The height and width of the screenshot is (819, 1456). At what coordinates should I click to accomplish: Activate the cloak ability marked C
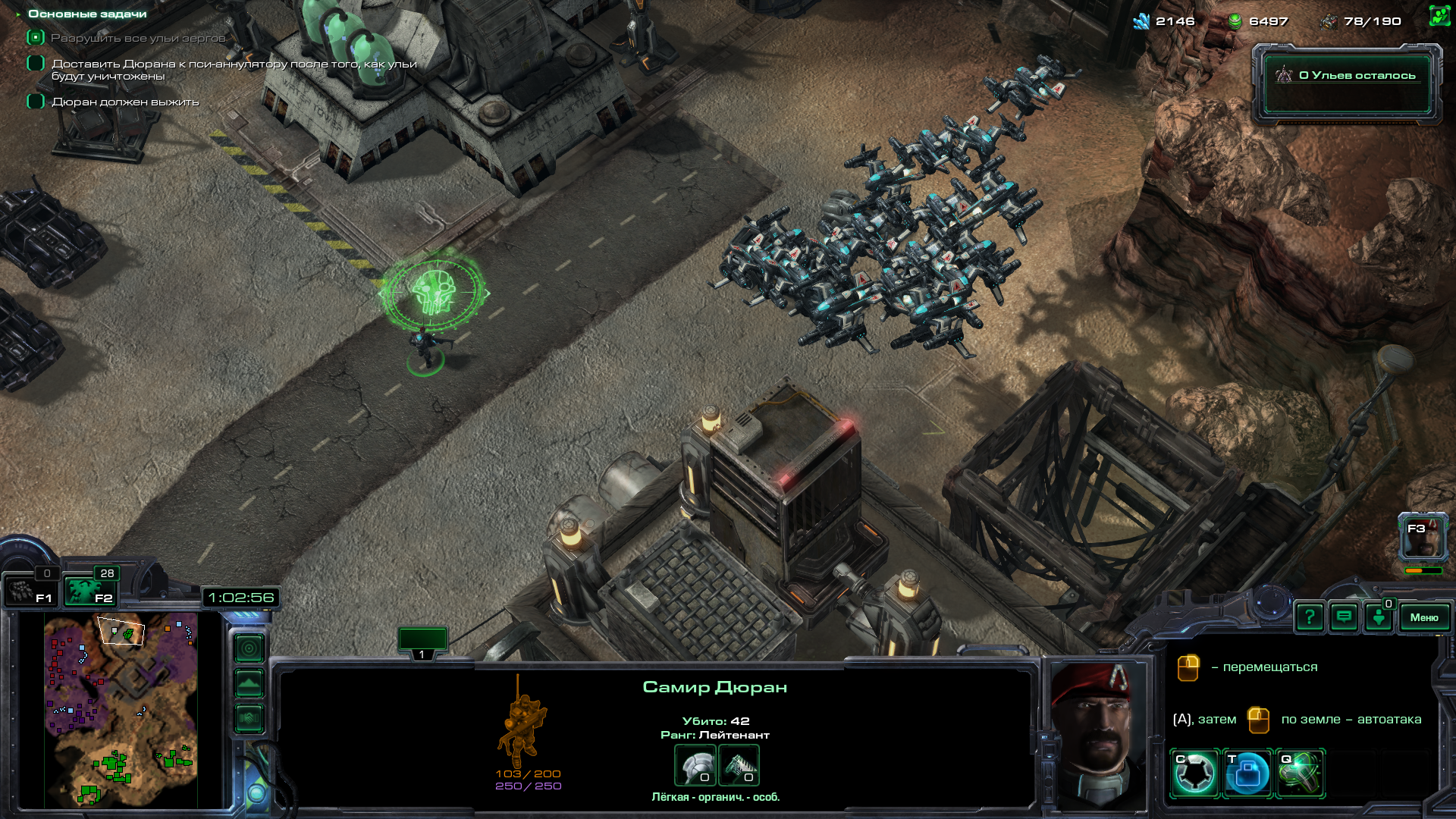(1194, 773)
